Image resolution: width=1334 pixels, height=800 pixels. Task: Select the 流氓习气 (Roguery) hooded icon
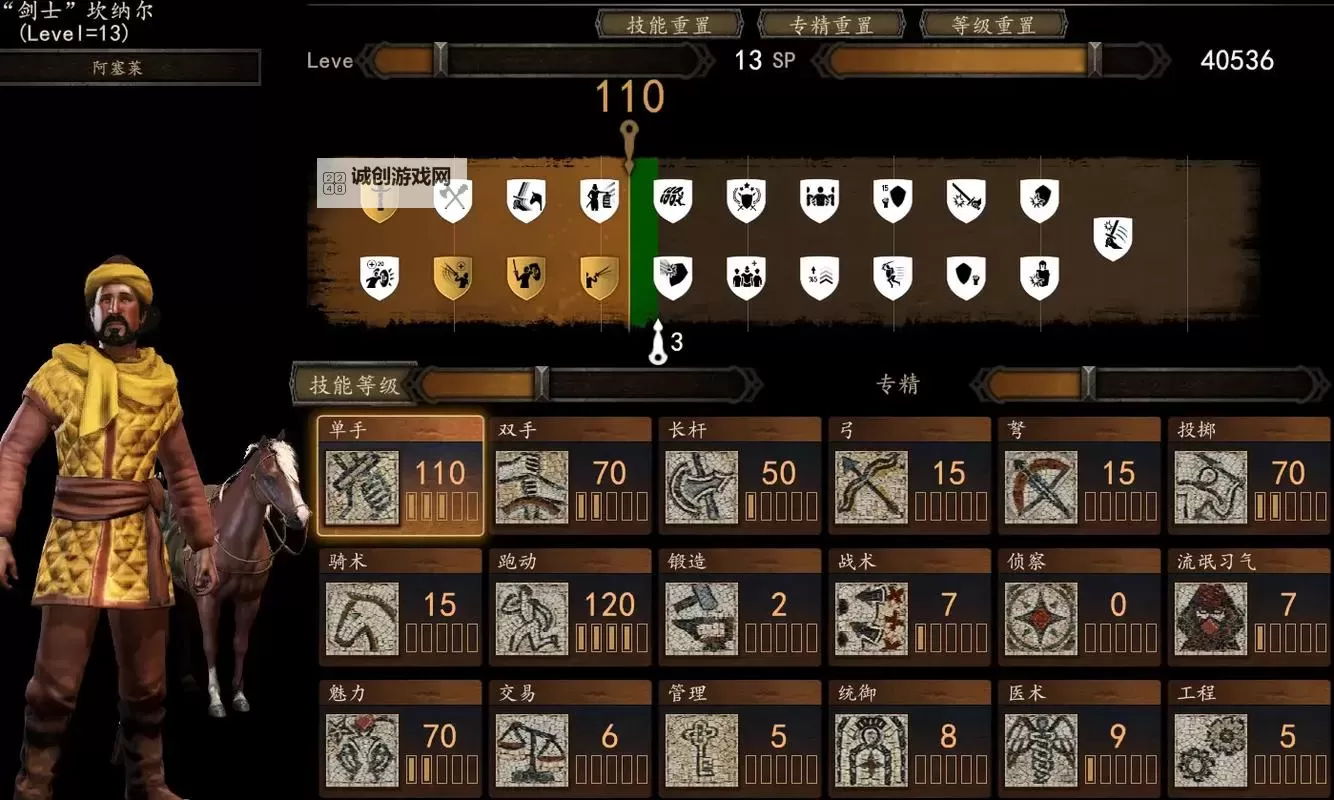[x=1210, y=618]
